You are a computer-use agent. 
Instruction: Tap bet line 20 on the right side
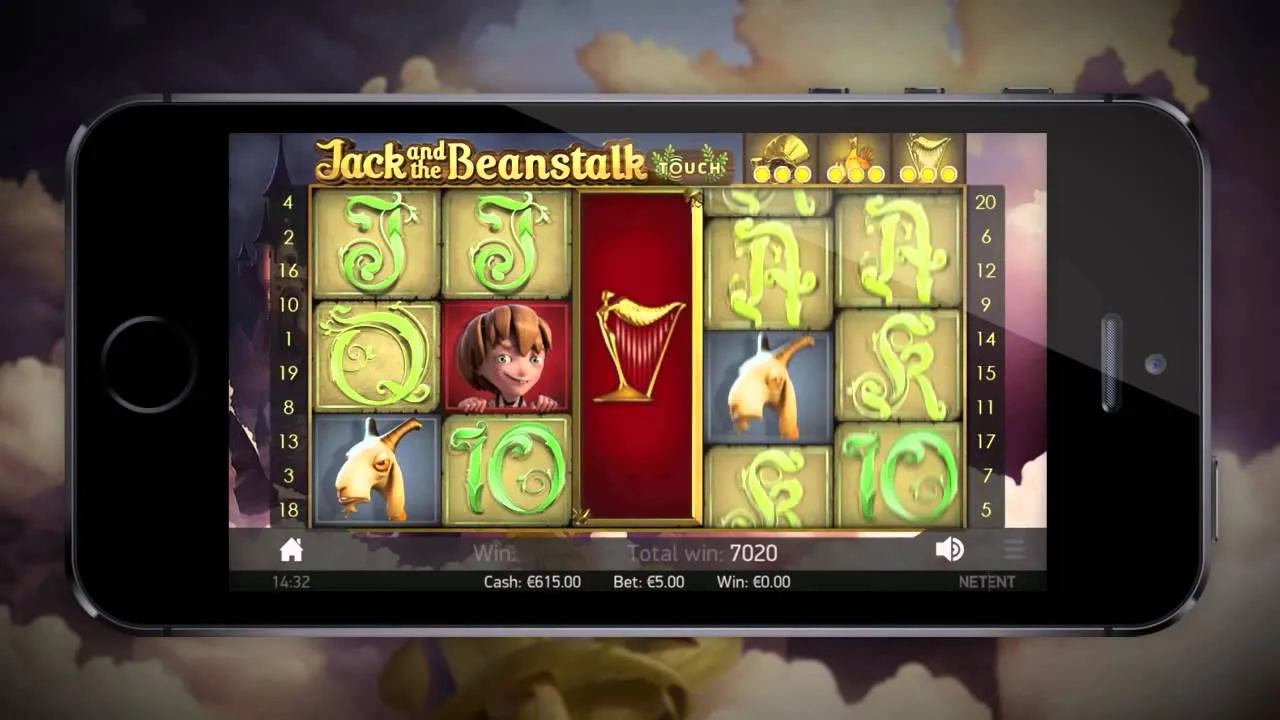coord(985,202)
